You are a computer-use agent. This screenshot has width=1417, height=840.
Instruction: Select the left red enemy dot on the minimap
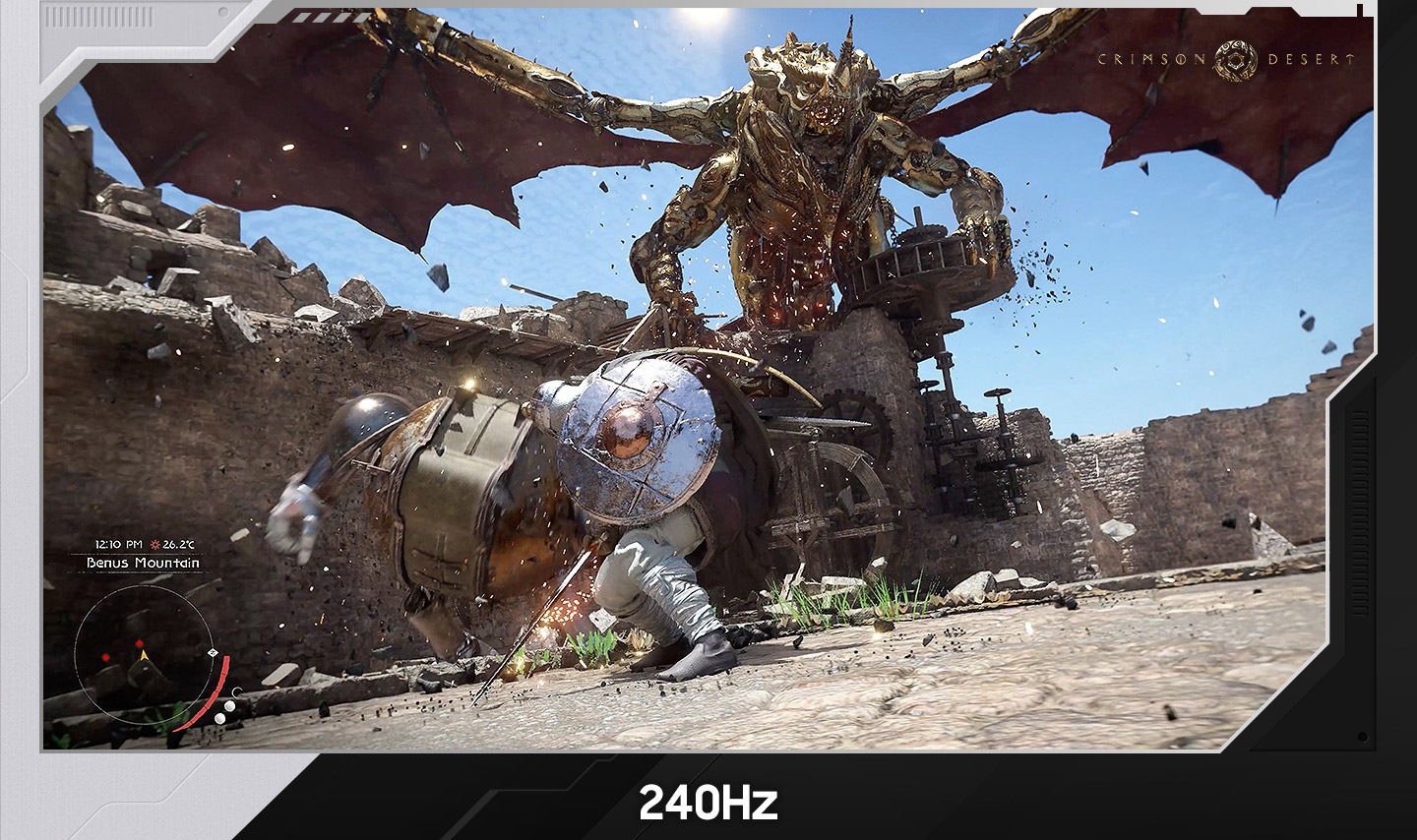[x=106, y=657]
